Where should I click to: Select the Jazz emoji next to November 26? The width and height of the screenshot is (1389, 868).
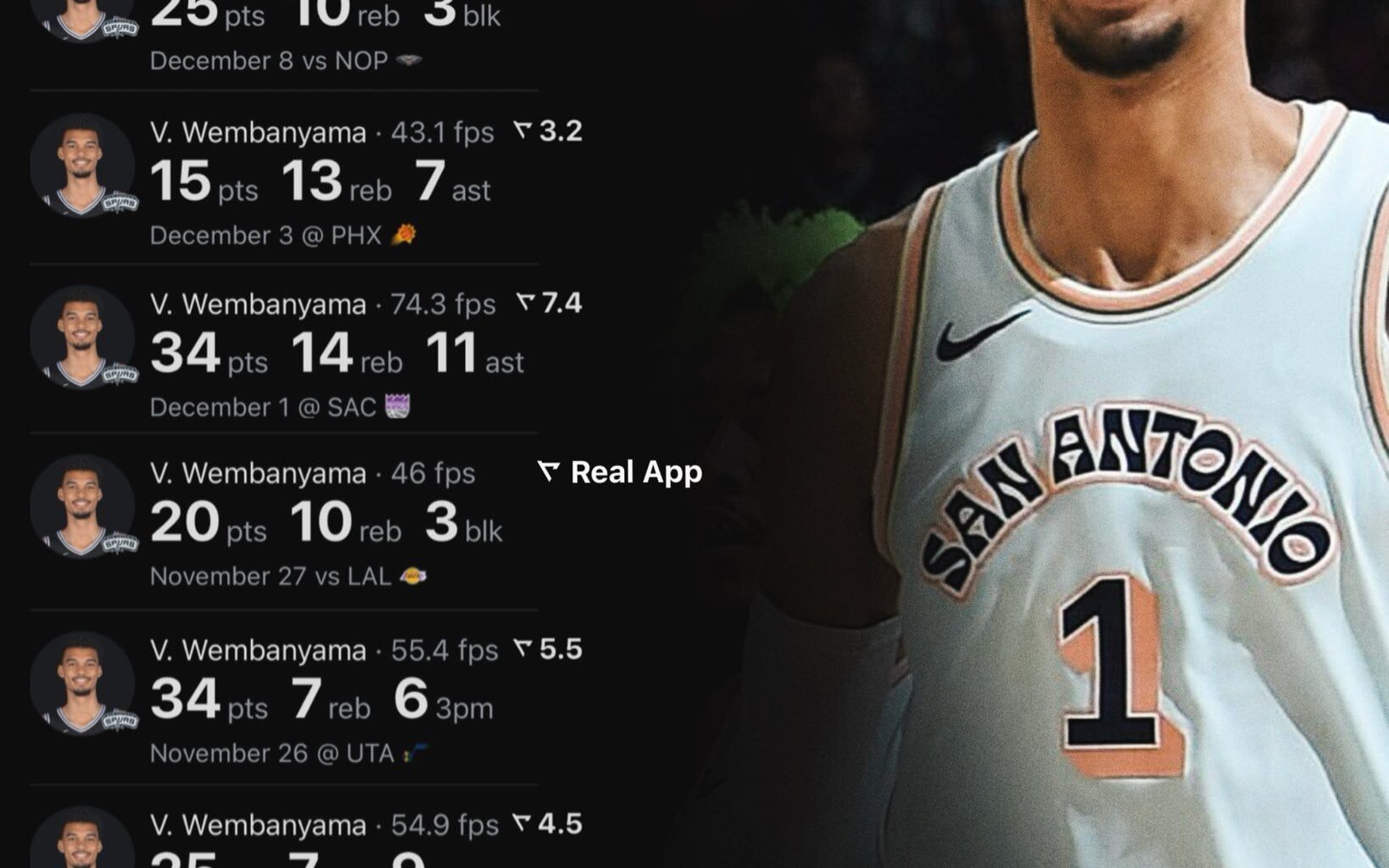pyautogui.click(x=413, y=749)
